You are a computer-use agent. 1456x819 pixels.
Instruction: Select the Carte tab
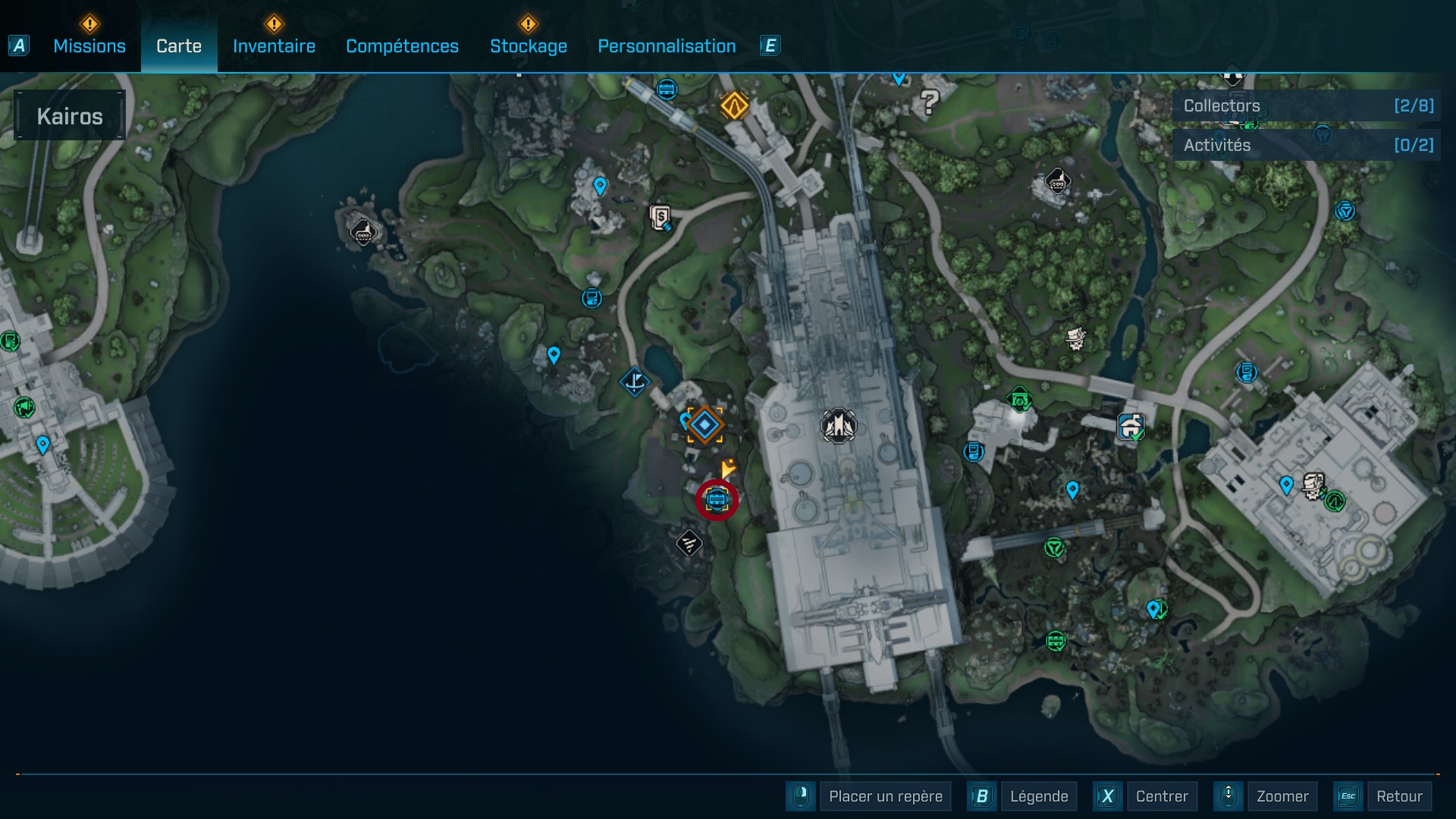[179, 46]
